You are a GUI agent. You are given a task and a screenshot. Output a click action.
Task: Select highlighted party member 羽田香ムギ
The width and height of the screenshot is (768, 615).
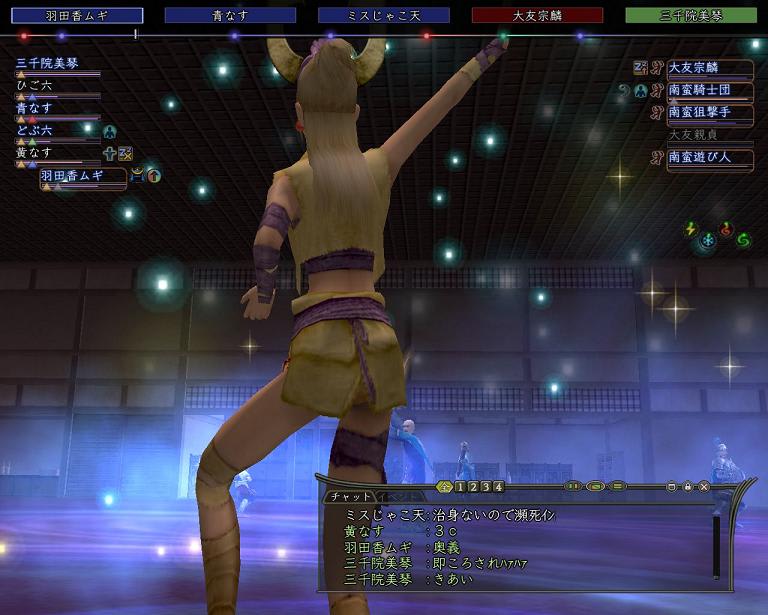pos(82,176)
